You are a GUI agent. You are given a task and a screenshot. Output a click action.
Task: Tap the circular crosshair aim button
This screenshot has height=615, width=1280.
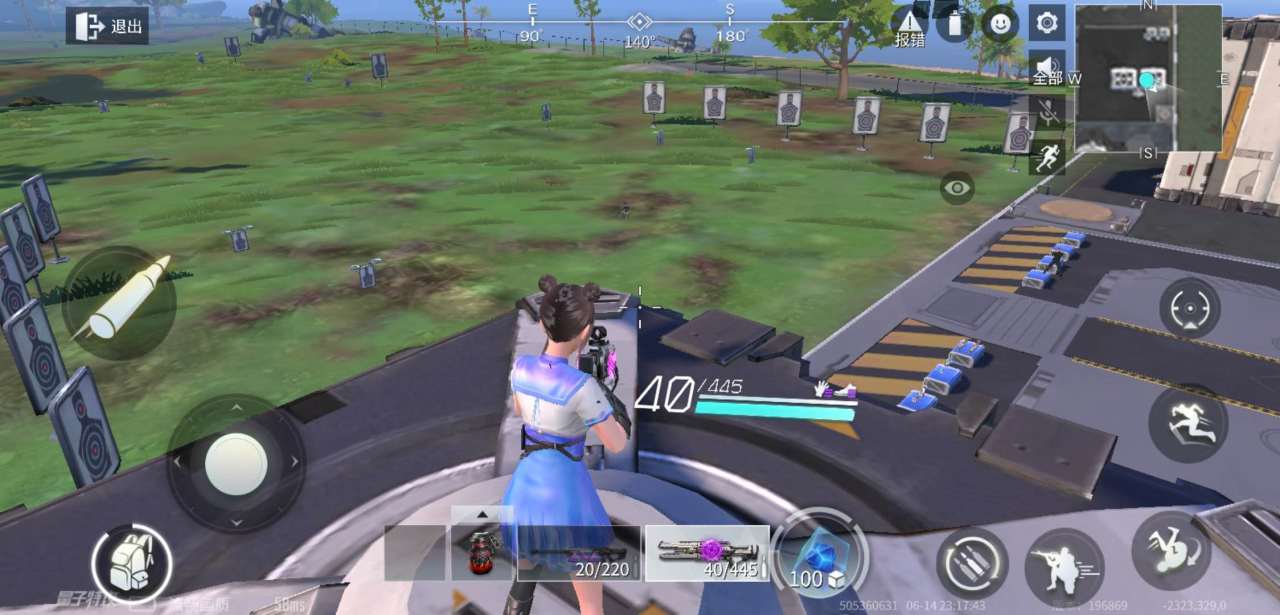click(x=1189, y=308)
